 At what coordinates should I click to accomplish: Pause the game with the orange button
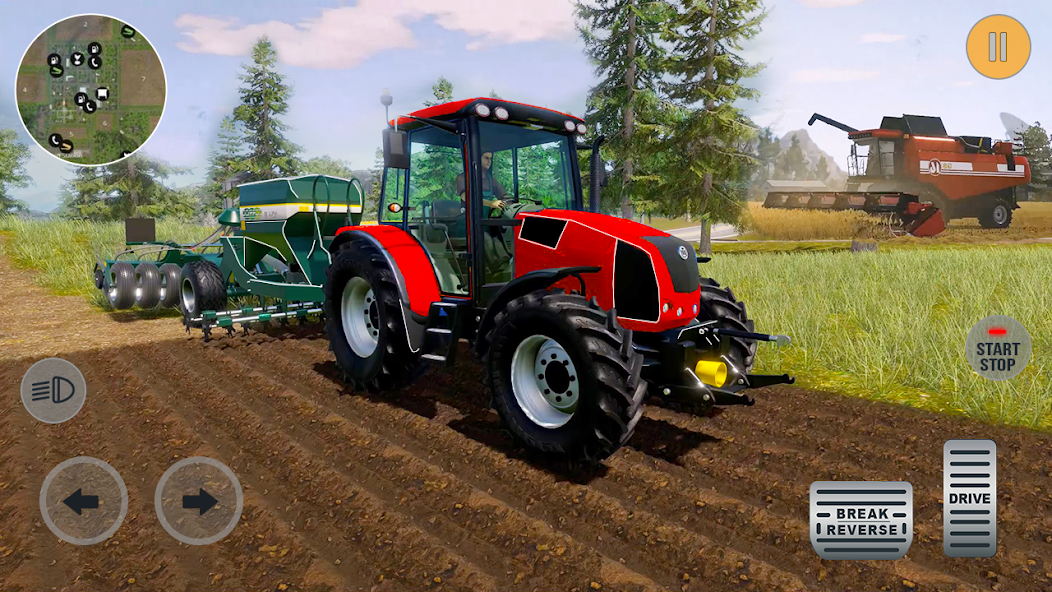tap(998, 47)
